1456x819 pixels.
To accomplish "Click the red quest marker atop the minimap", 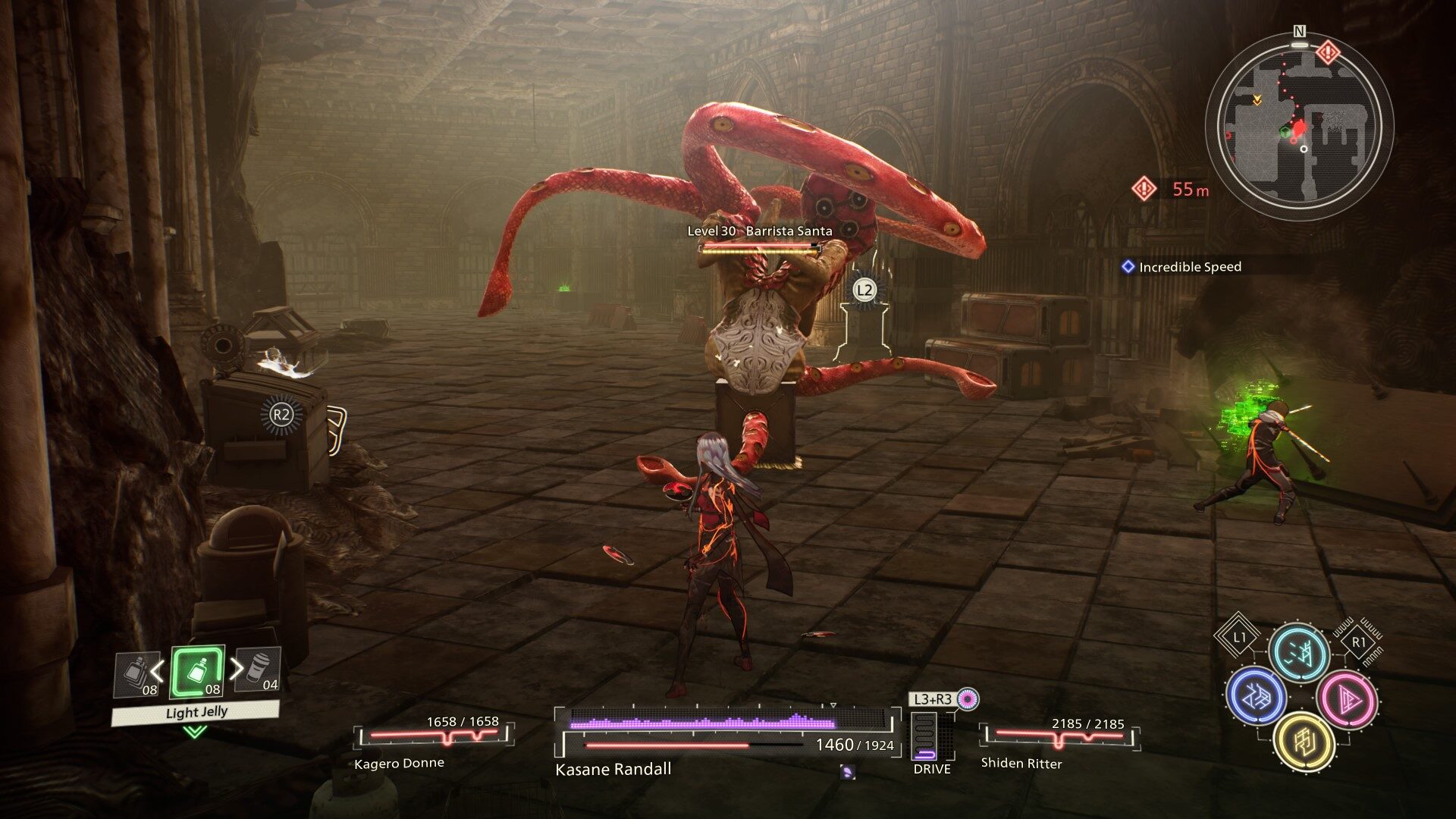I will click(x=1328, y=52).
